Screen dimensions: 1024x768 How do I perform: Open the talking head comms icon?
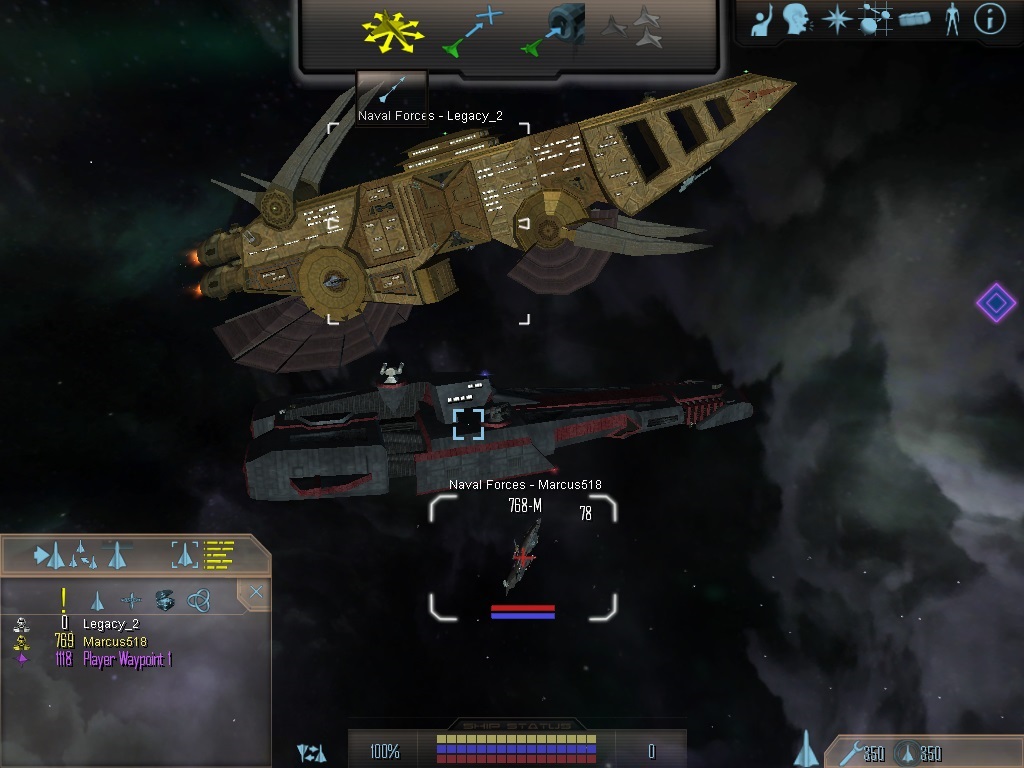[x=797, y=20]
